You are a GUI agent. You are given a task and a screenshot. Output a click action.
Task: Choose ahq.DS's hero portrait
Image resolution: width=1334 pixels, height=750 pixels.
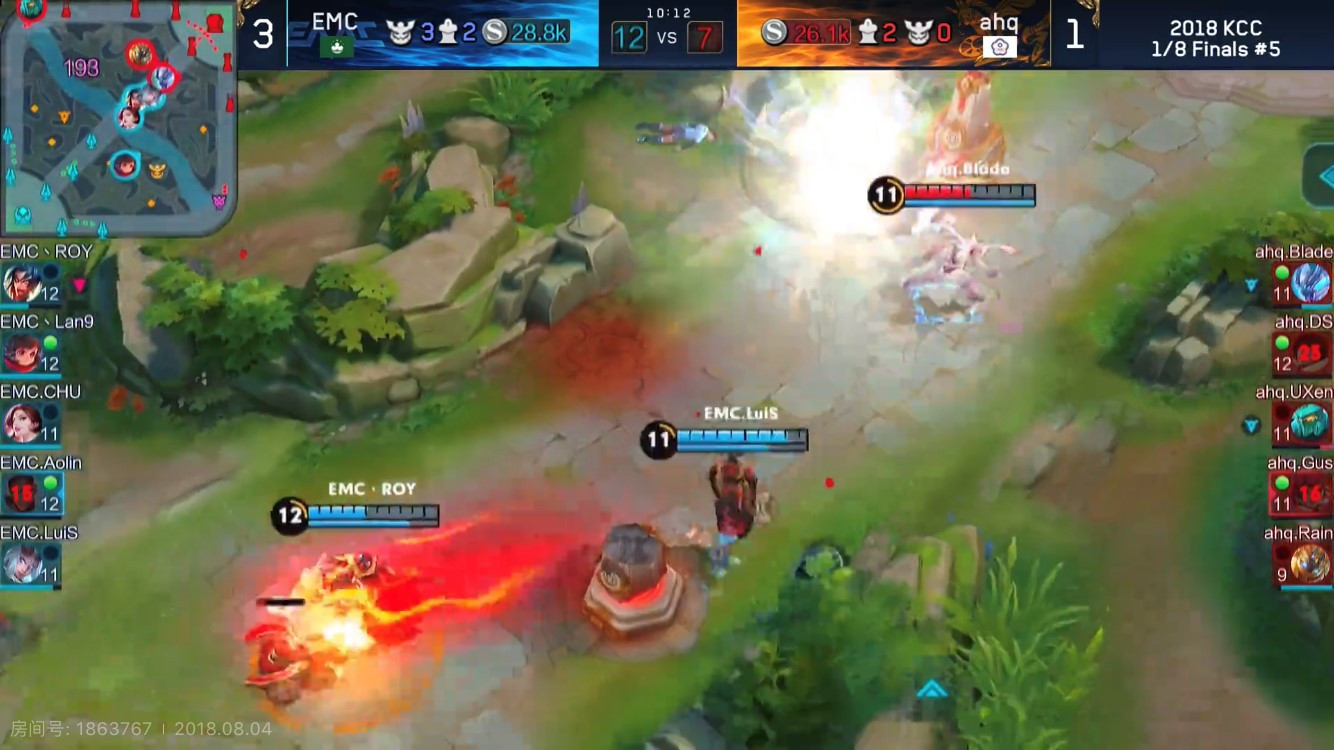coord(1311,353)
